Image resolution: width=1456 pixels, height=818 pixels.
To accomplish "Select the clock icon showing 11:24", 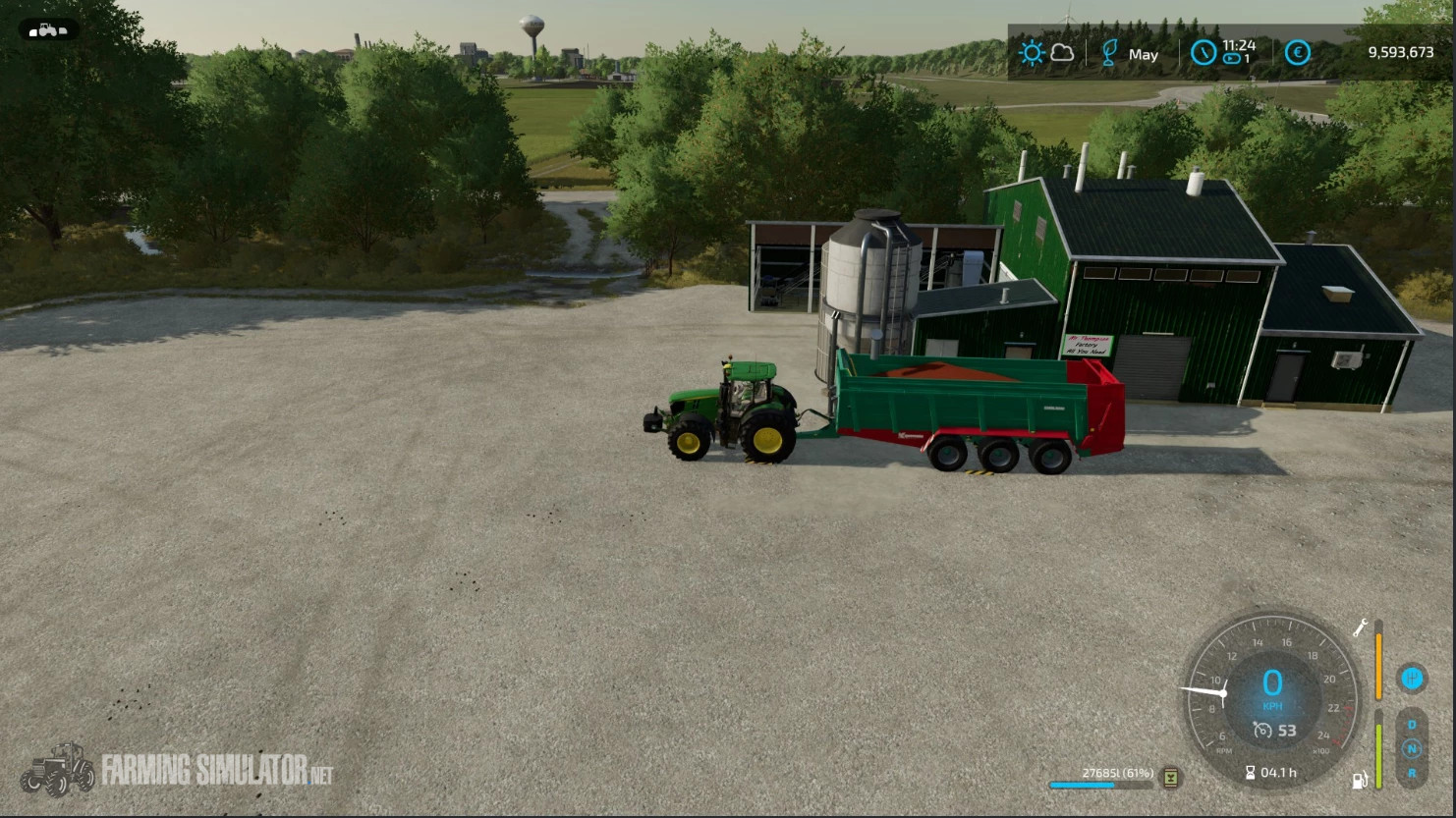I will (x=1204, y=53).
